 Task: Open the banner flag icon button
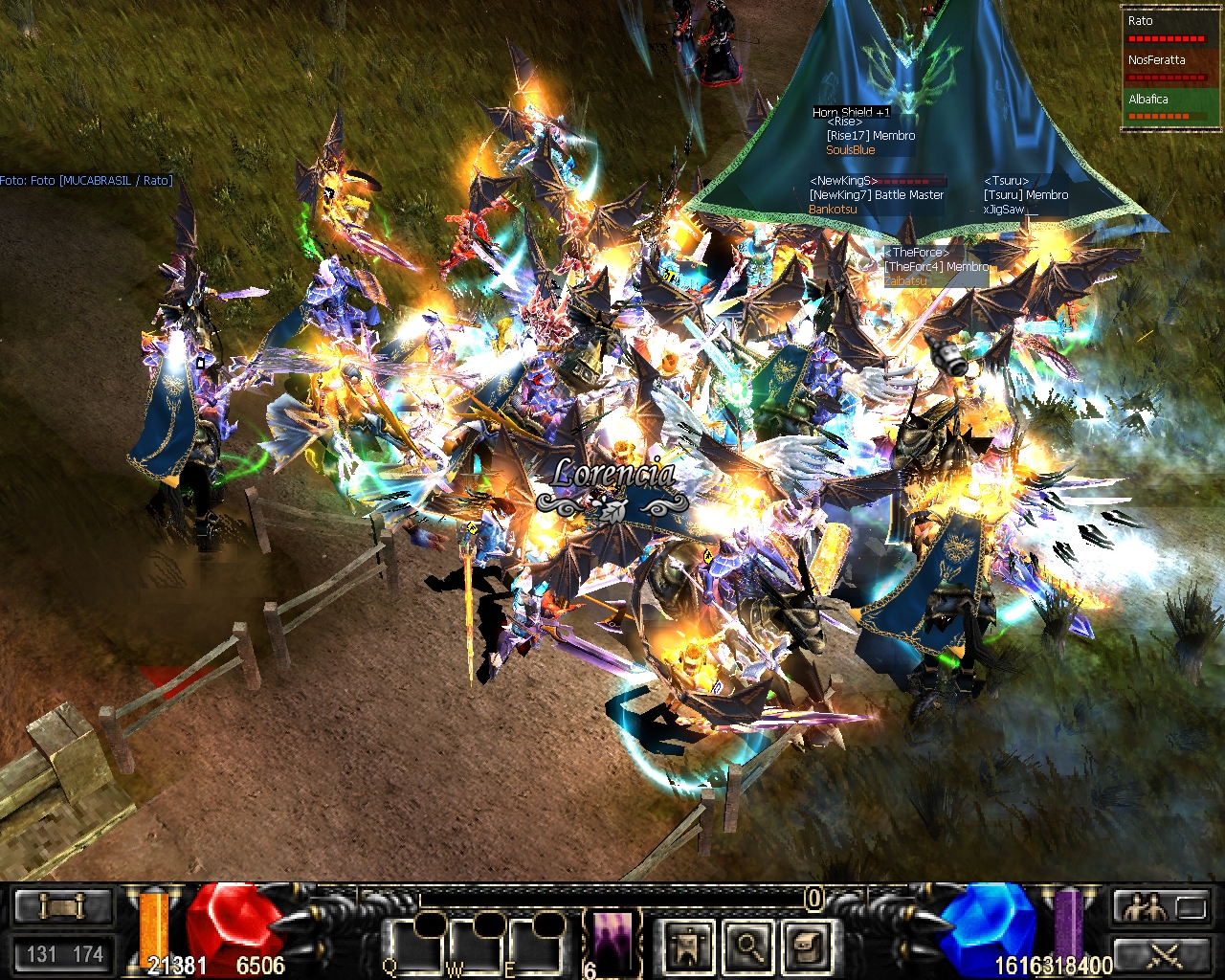tap(688, 947)
